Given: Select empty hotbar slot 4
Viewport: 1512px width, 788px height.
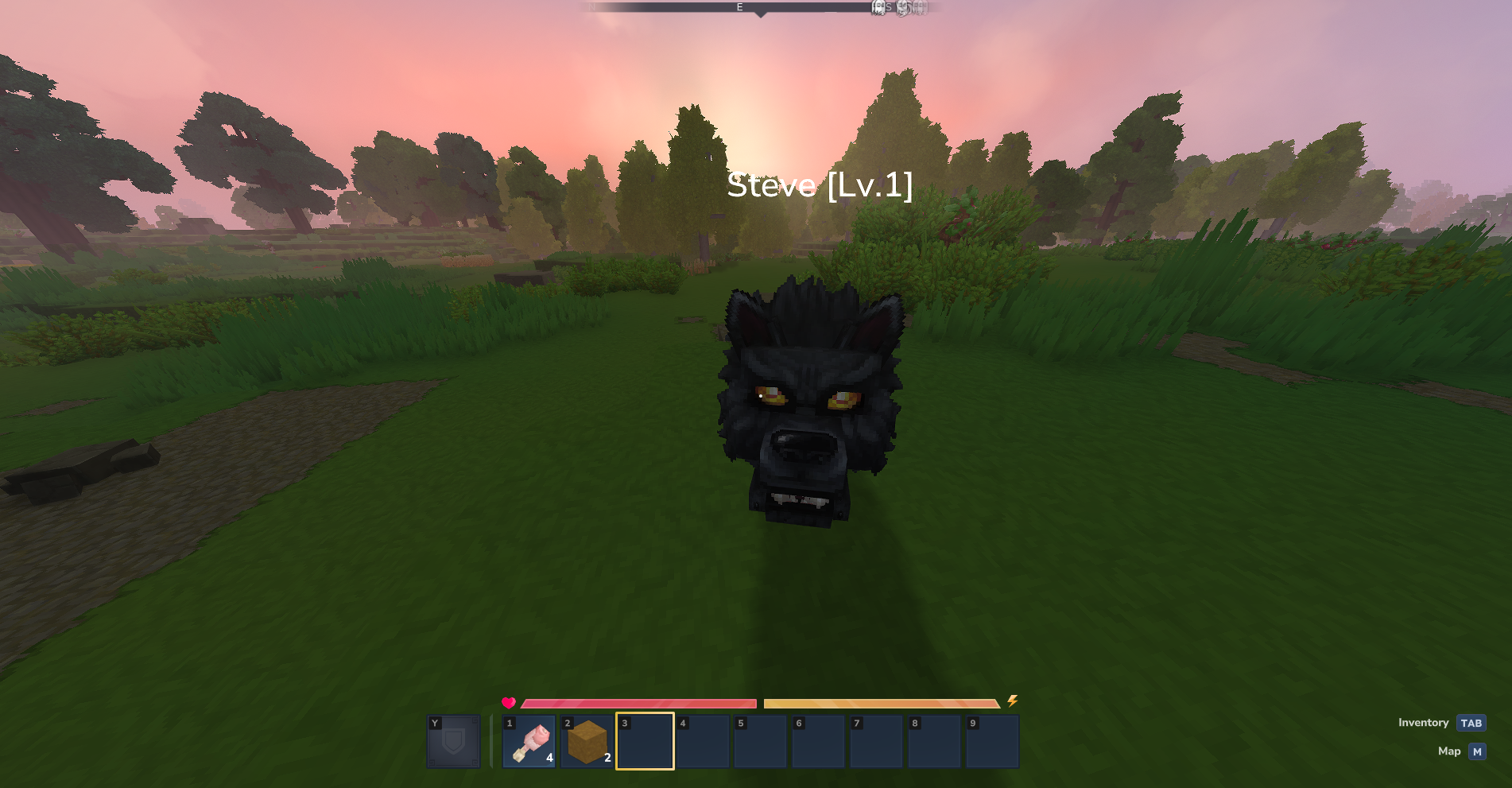Looking at the screenshot, I should [x=703, y=741].
